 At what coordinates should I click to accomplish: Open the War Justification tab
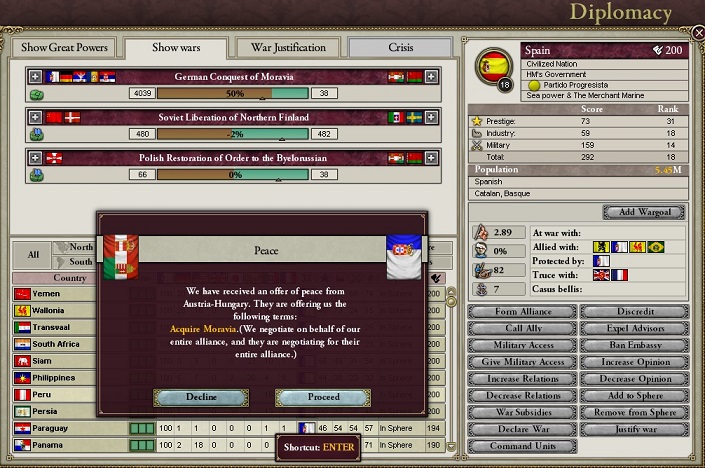(288, 48)
